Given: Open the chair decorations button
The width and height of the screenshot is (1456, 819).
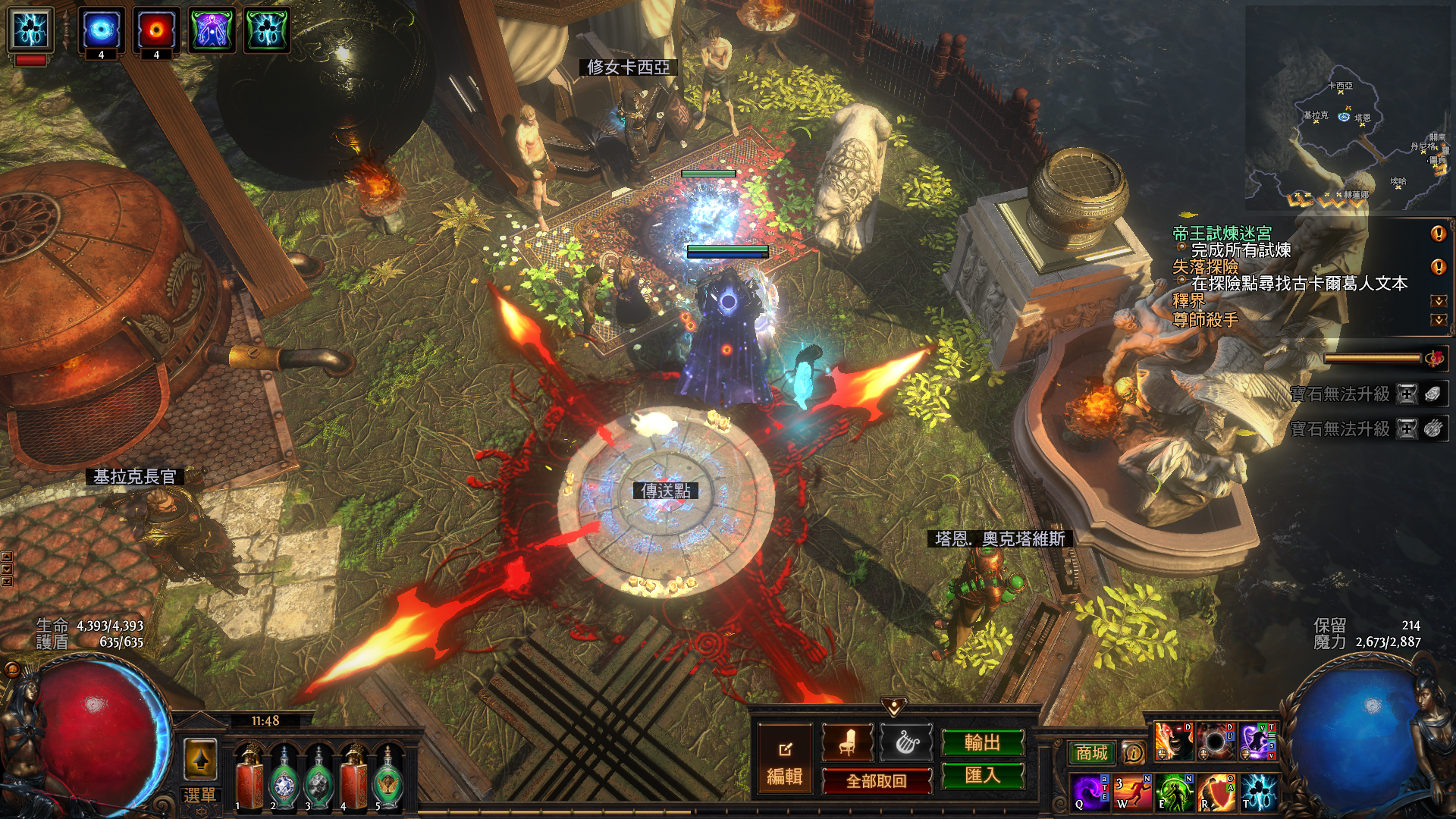Looking at the screenshot, I should pos(847,742).
